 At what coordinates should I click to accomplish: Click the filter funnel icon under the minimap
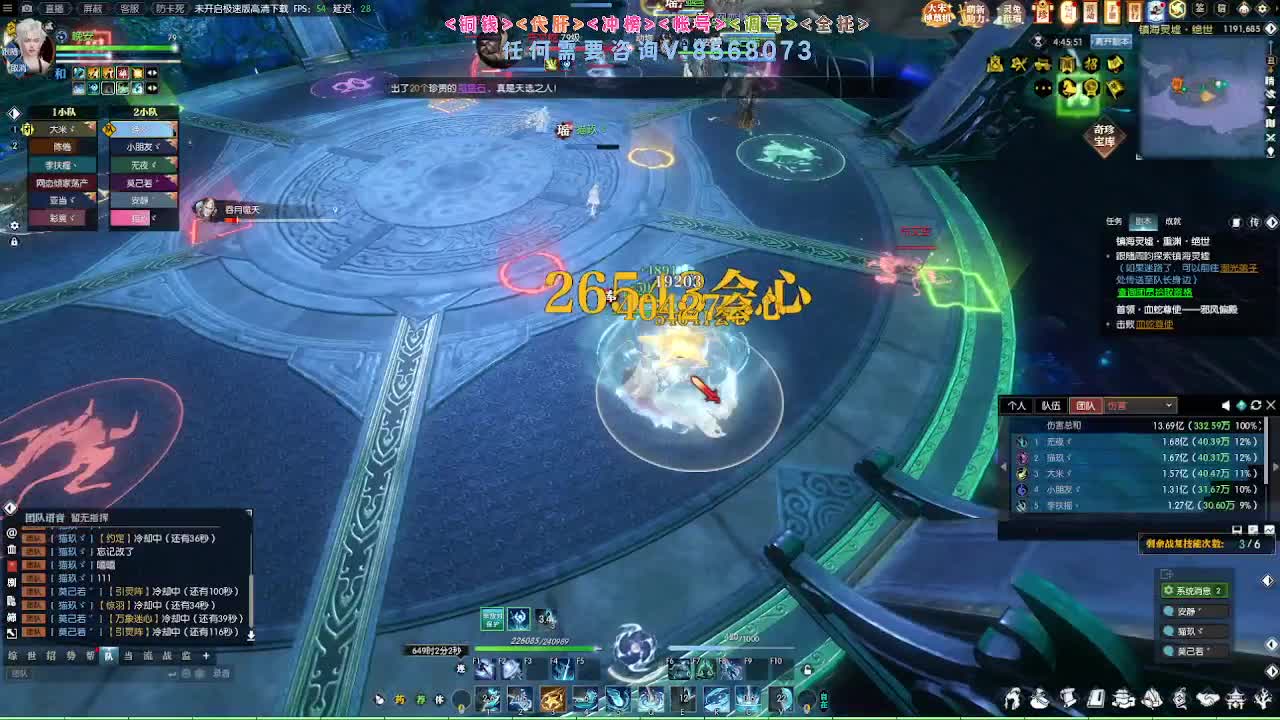(x=1270, y=107)
